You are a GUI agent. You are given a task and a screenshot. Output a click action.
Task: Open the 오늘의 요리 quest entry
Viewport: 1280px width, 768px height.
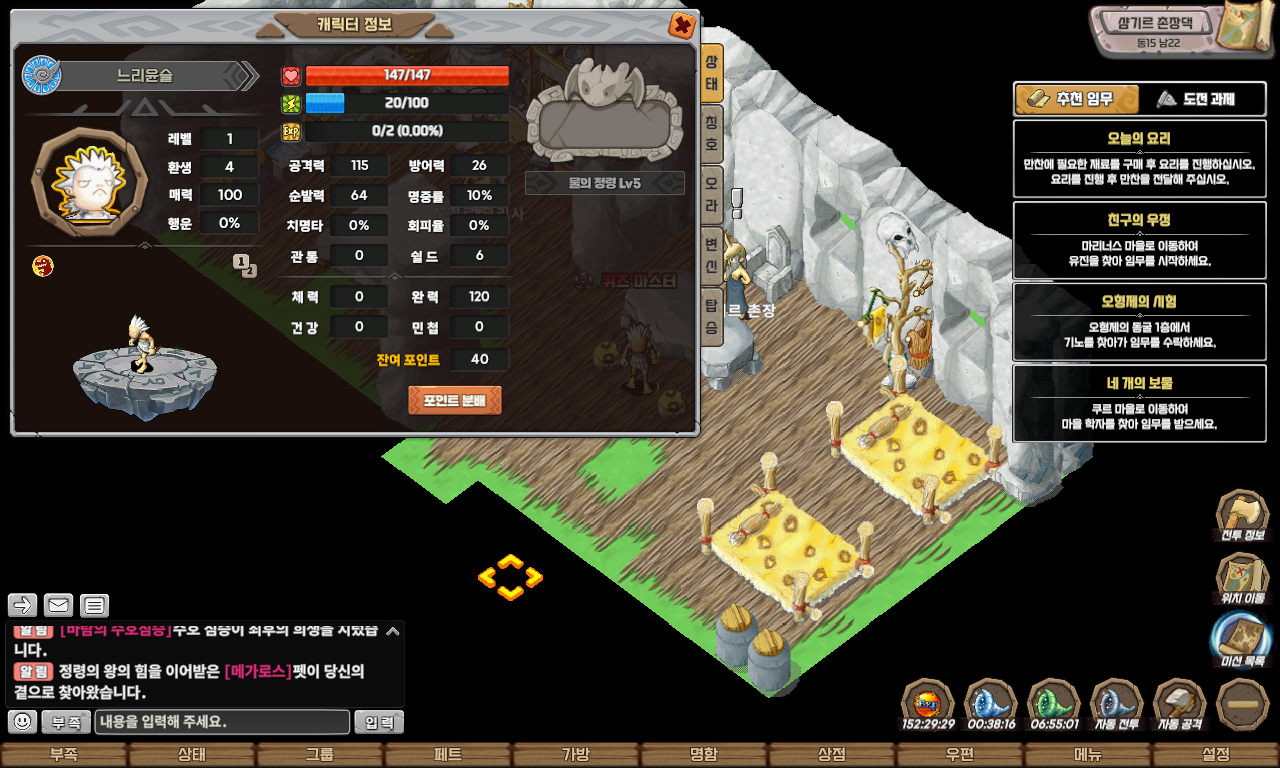pos(1139,158)
